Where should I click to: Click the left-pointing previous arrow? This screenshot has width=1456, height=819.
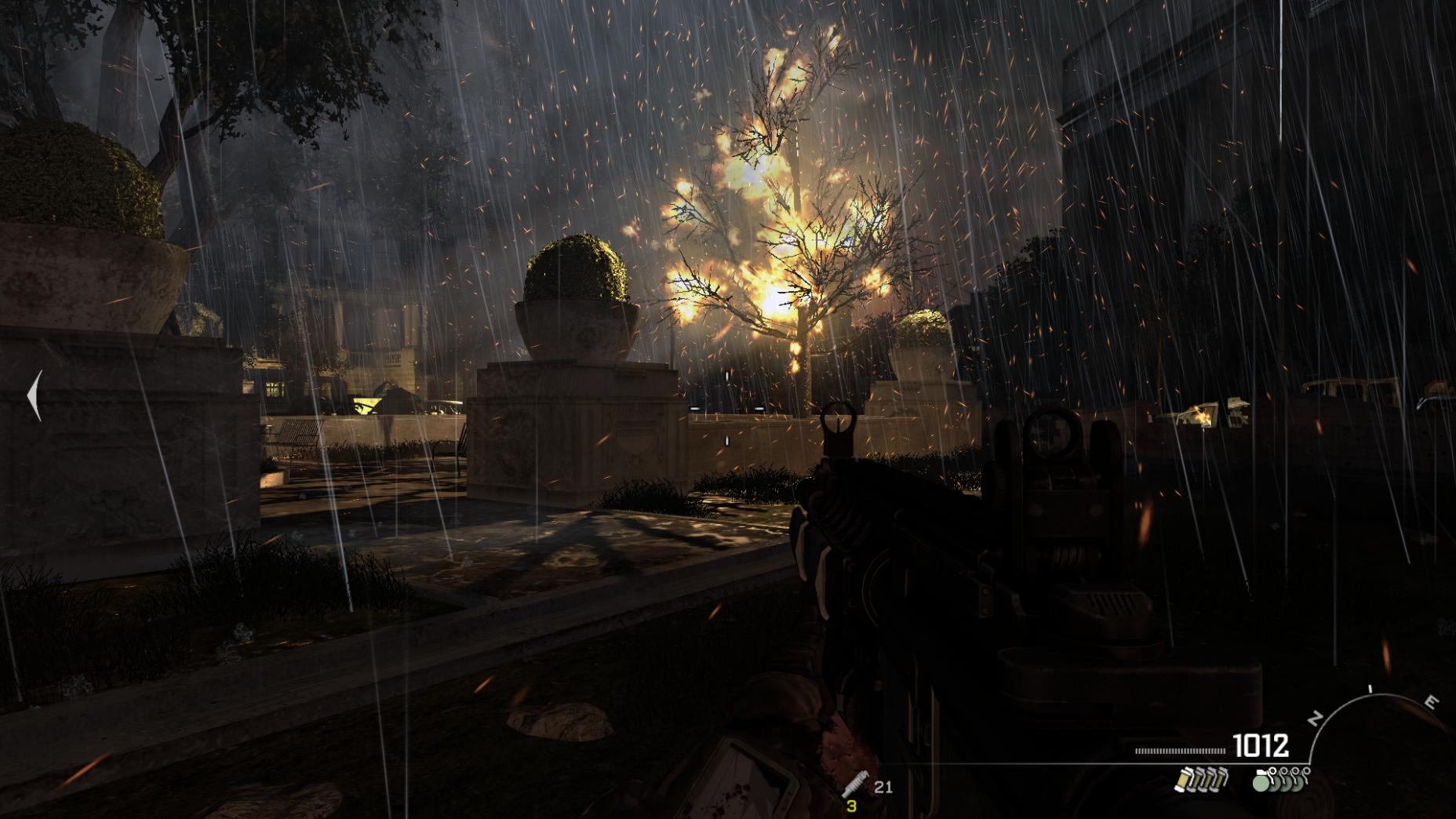tap(35, 396)
